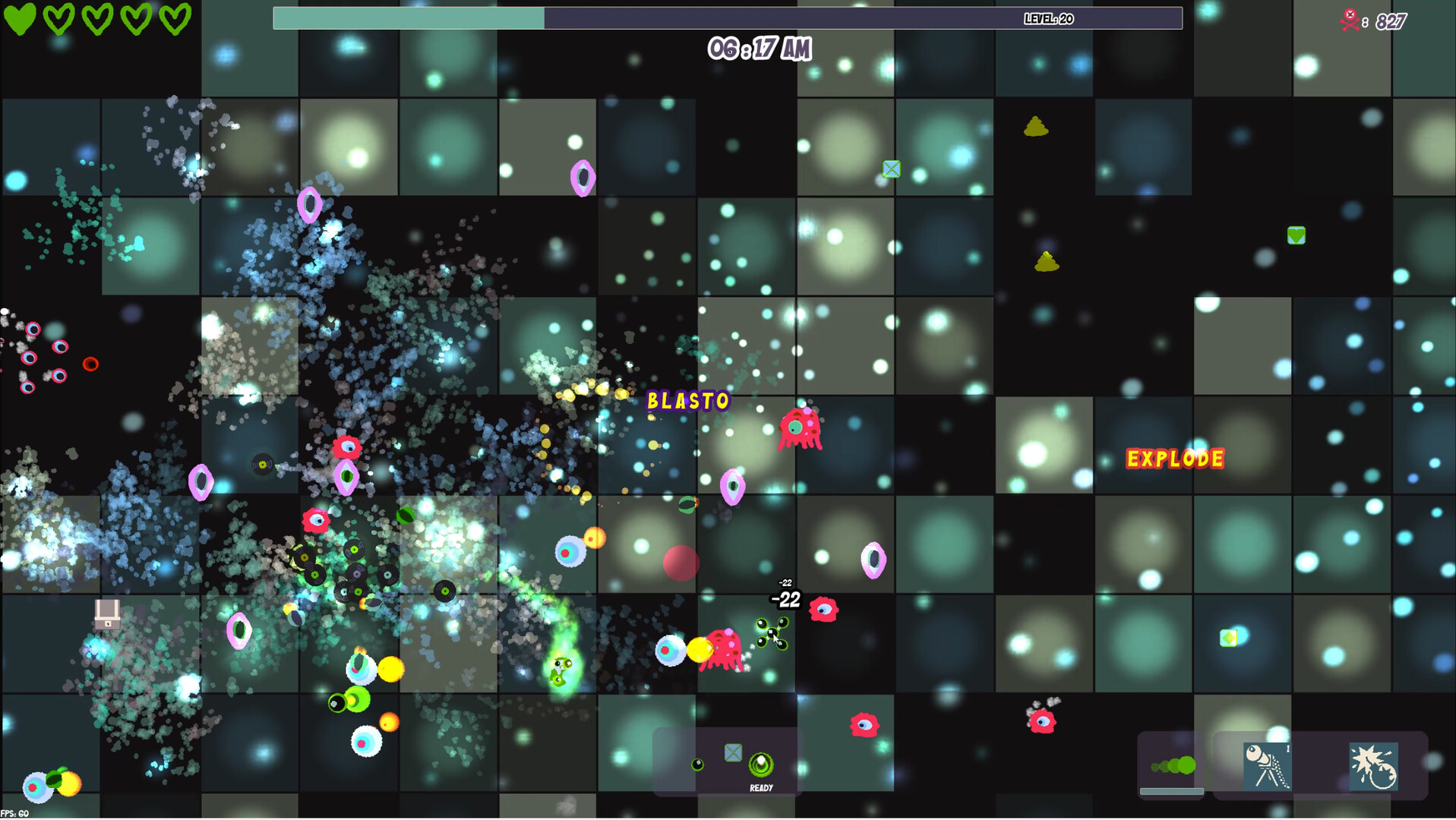Image resolution: width=1456 pixels, height=820 pixels.
Task: Click the skull kill counter icon top right
Action: [1350, 17]
